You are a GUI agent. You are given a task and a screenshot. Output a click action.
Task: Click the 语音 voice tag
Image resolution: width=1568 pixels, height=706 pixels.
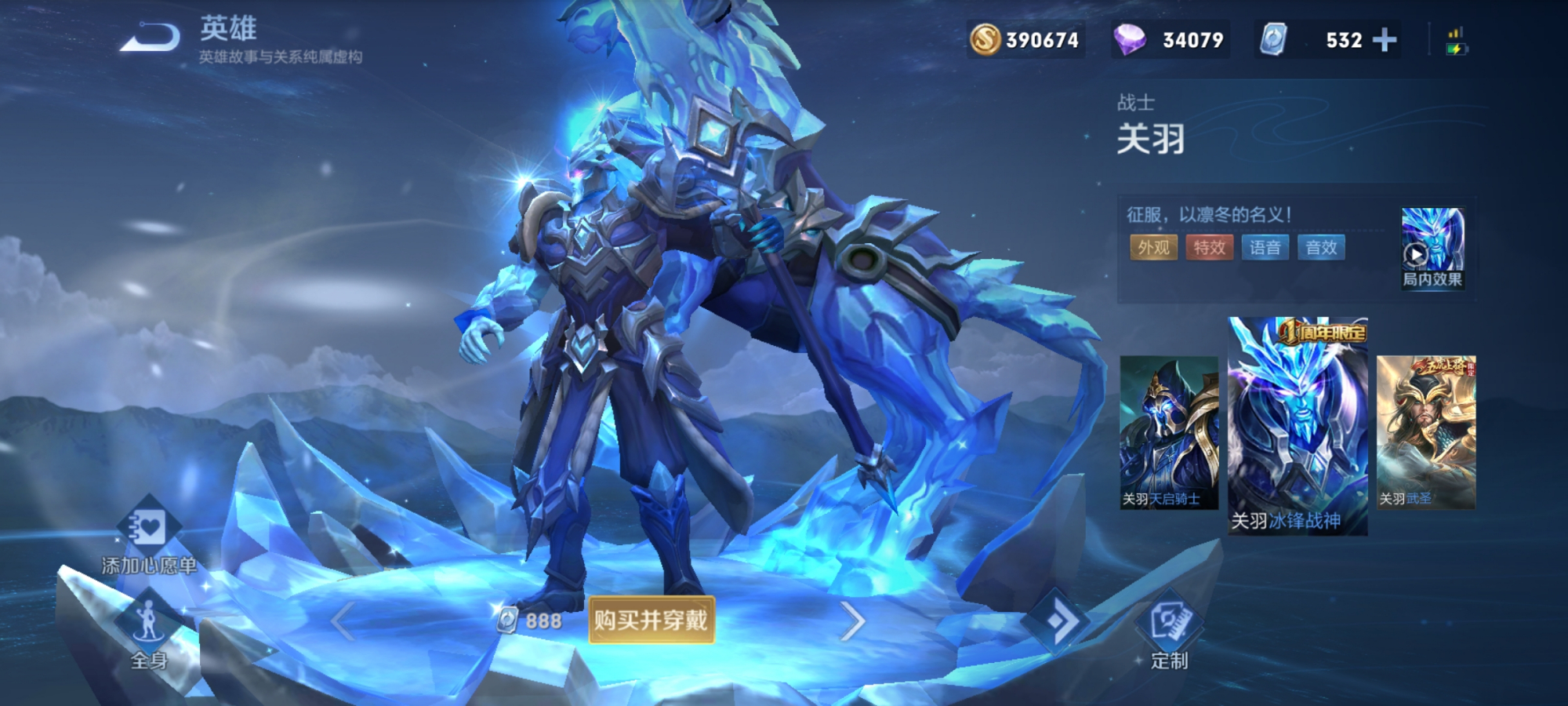[1265, 248]
